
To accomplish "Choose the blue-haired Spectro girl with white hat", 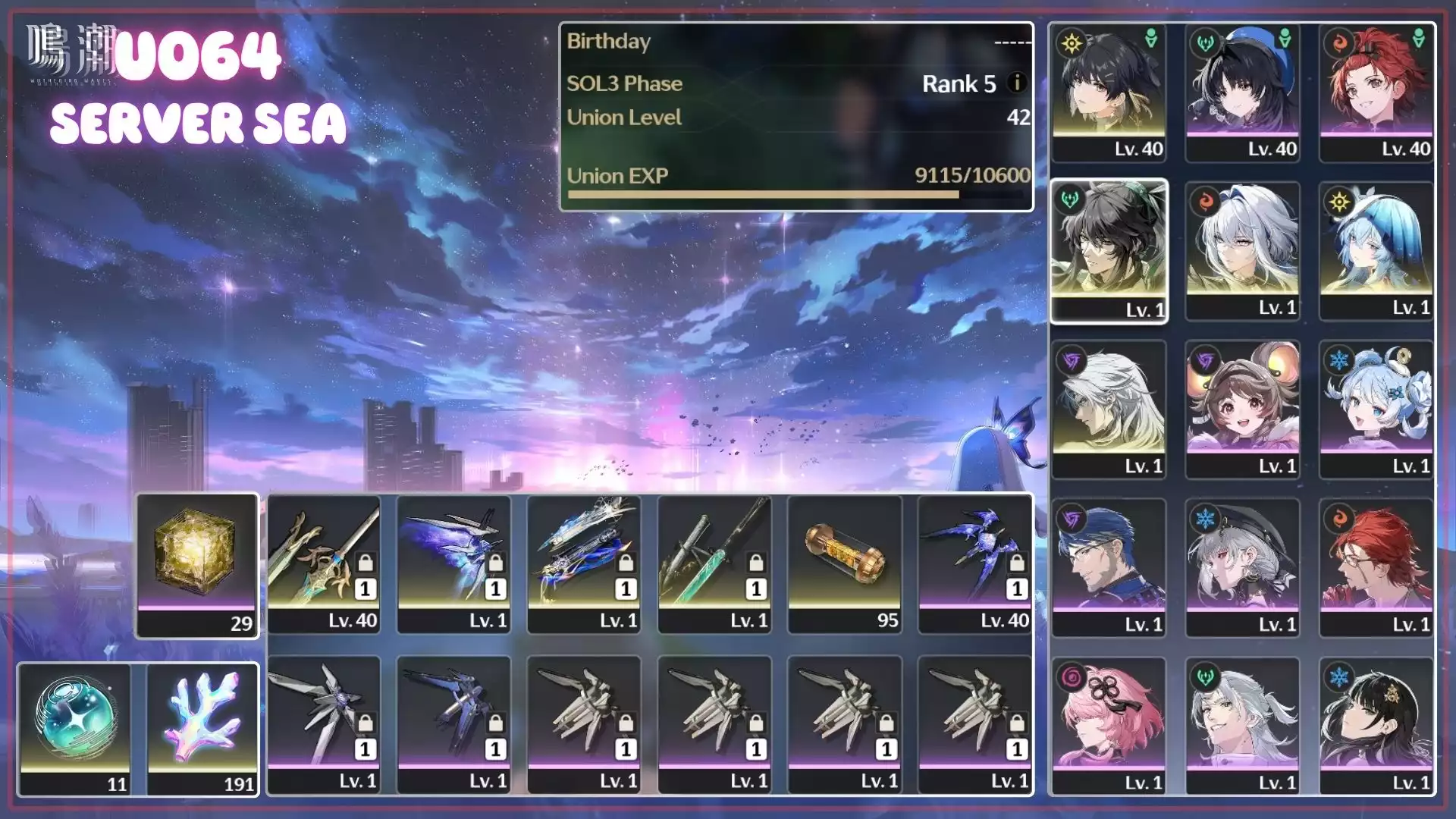I will pos(1376,251).
